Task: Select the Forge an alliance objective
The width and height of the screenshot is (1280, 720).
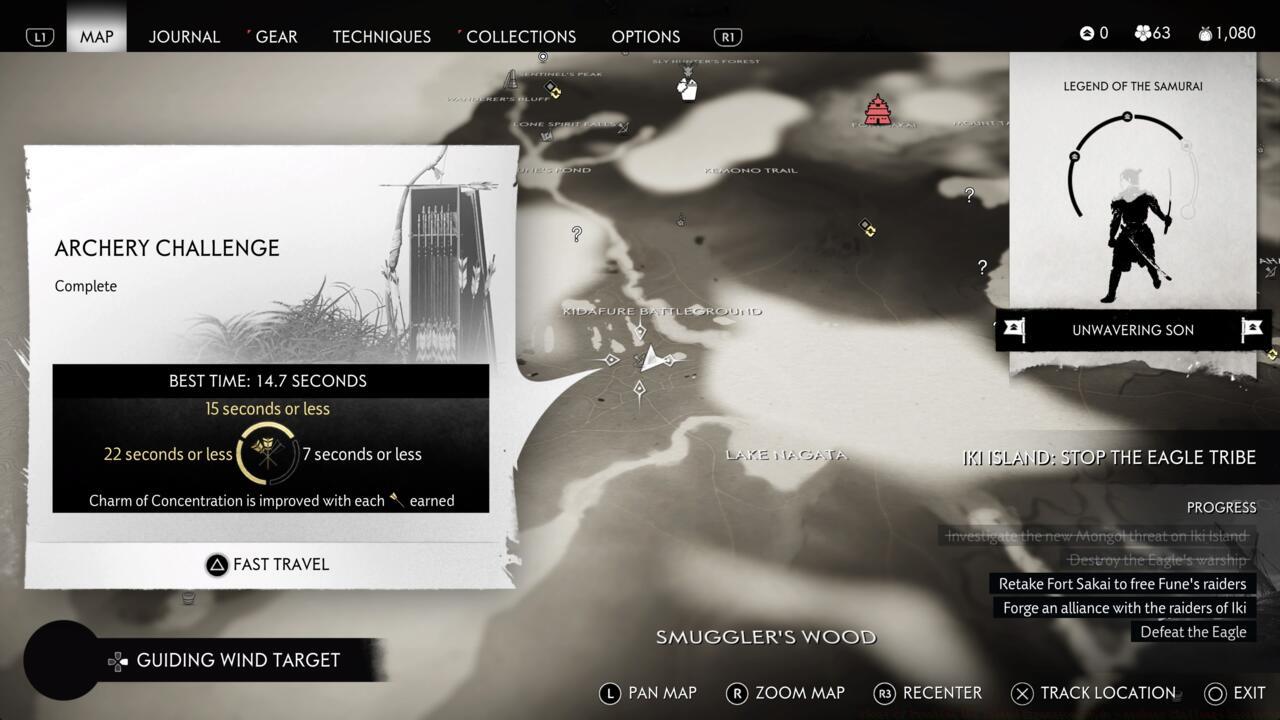Action: click(x=1125, y=608)
